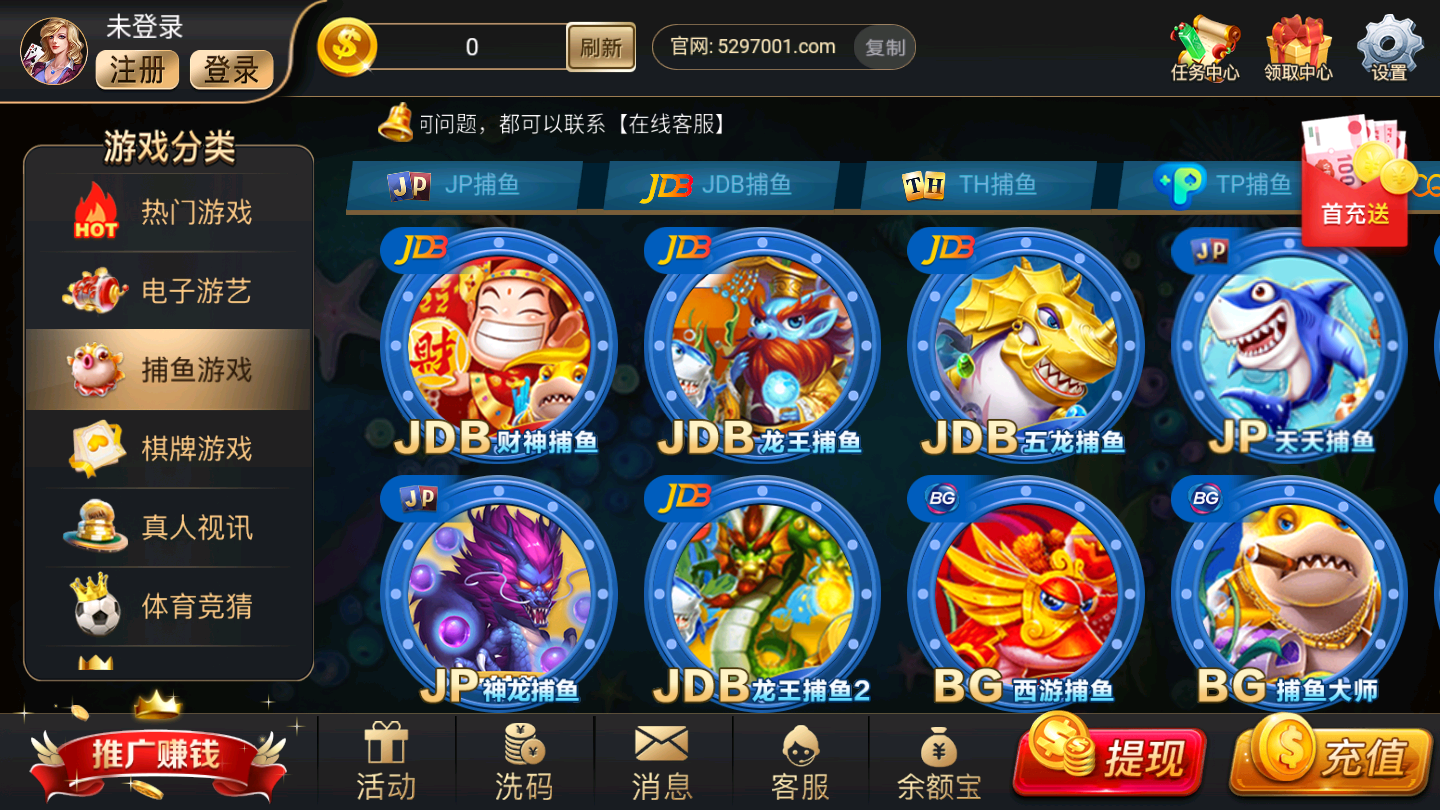
Task: Open the 设置 gear settings
Action: (x=1389, y=48)
